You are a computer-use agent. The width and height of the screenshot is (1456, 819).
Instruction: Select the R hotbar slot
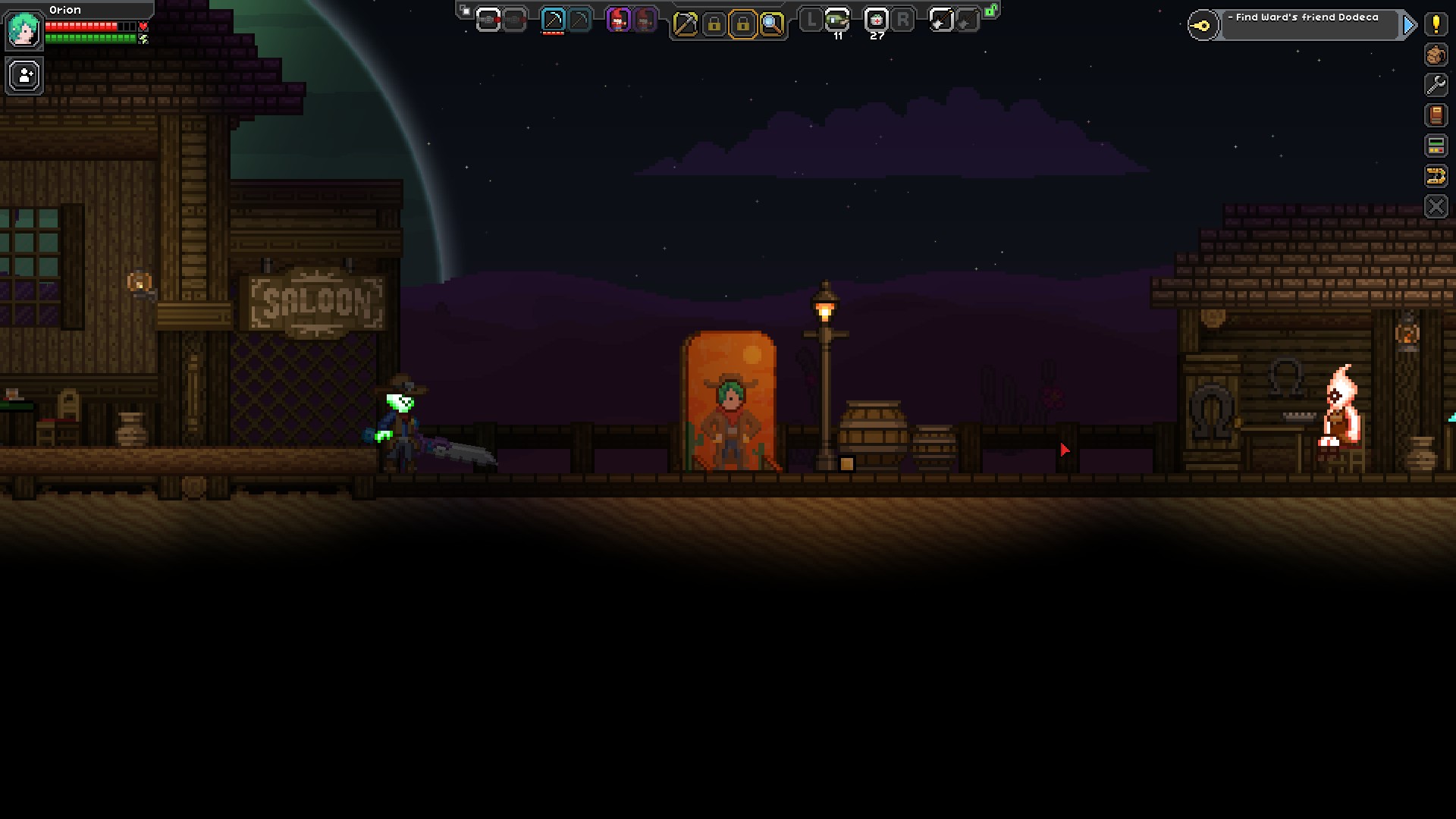904,20
